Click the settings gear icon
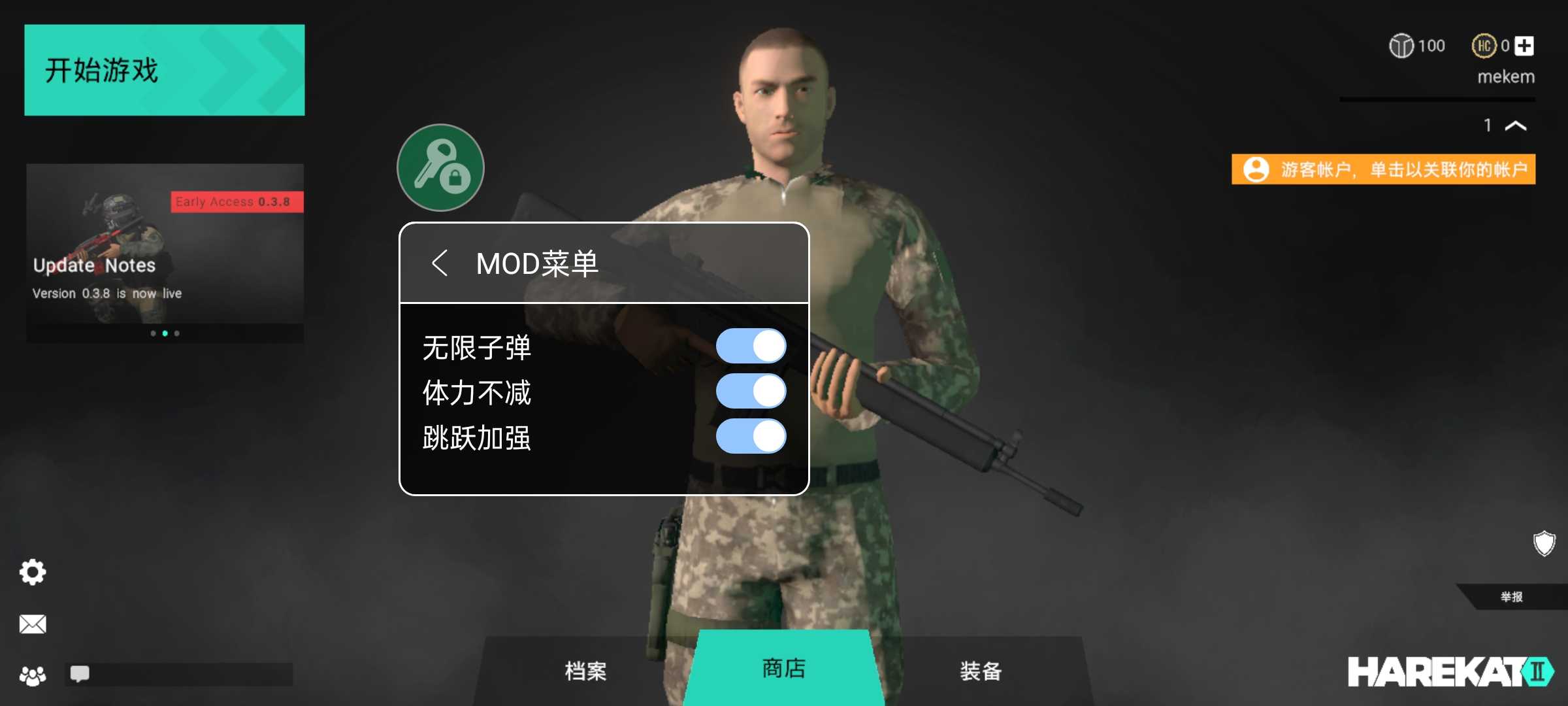Image resolution: width=1568 pixels, height=706 pixels. [x=31, y=571]
